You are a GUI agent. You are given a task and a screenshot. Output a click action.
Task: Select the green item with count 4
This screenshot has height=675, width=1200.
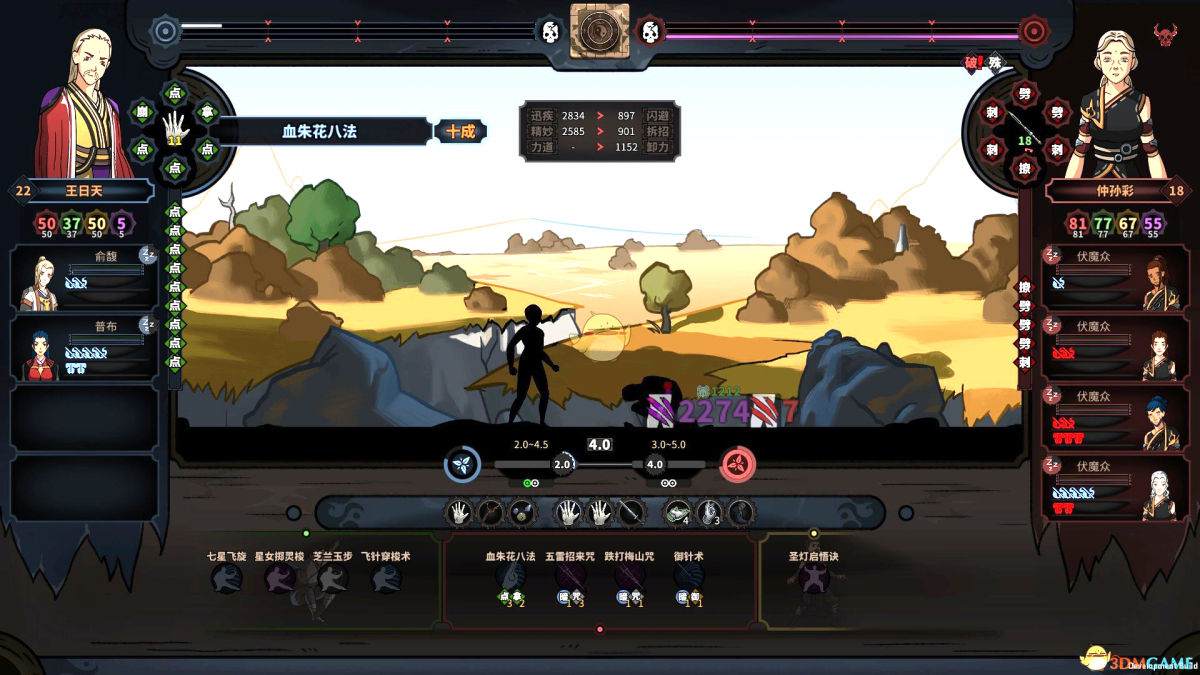click(677, 513)
